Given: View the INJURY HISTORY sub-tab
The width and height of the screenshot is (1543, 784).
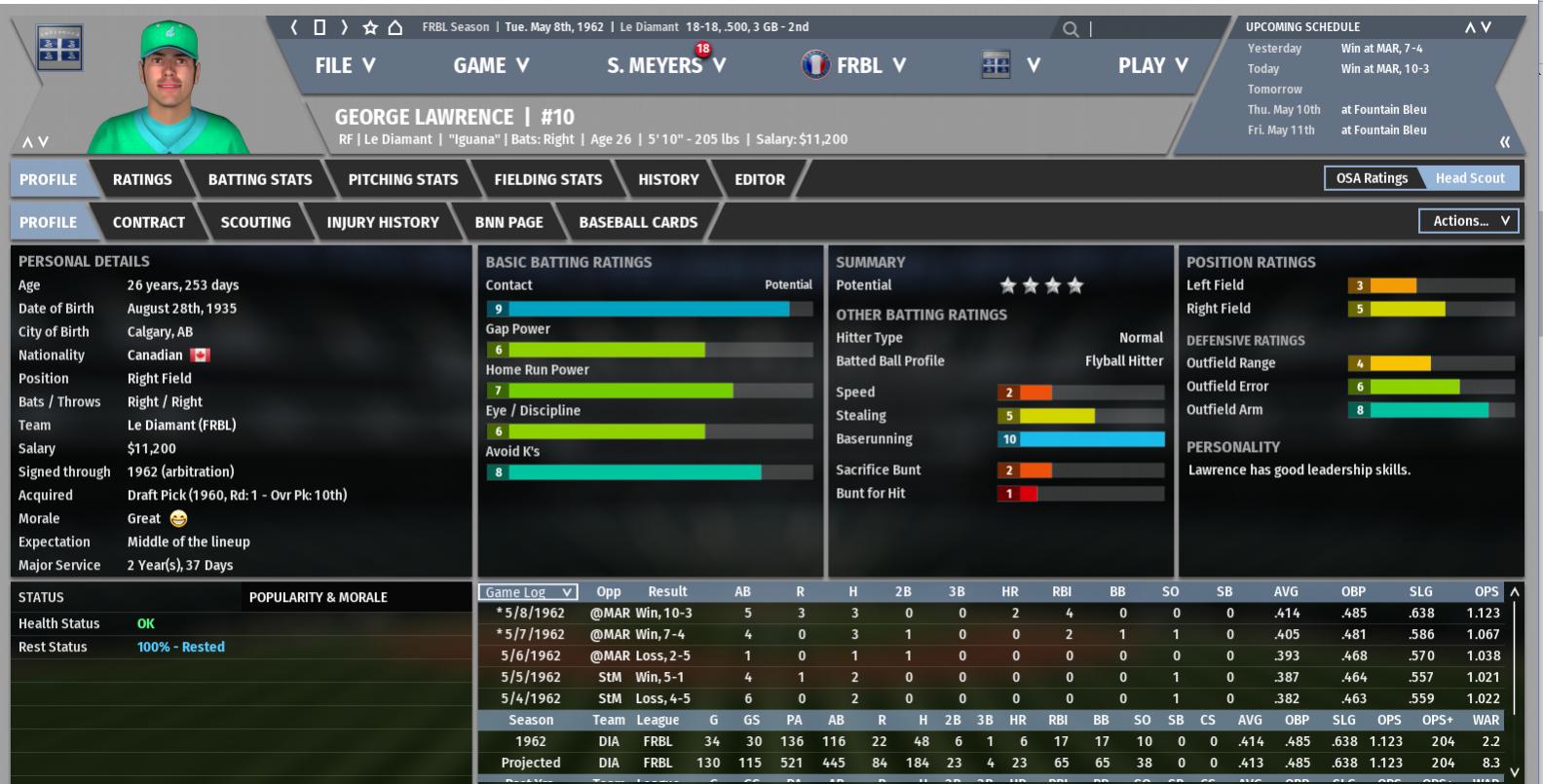Looking at the screenshot, I should pyautogui.click(x=383, y=222).
